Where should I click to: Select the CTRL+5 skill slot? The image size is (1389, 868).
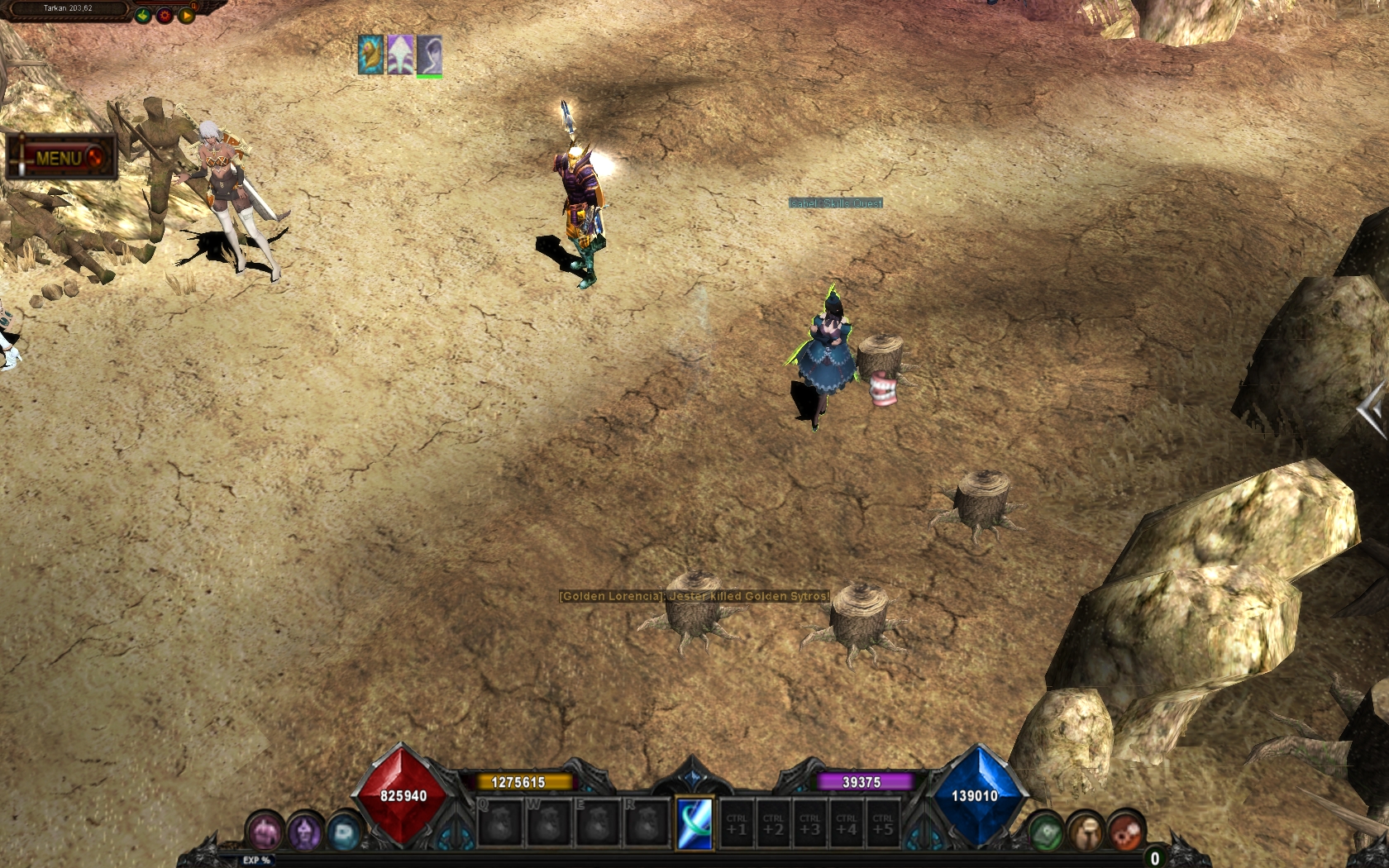(x=883, y=823)
